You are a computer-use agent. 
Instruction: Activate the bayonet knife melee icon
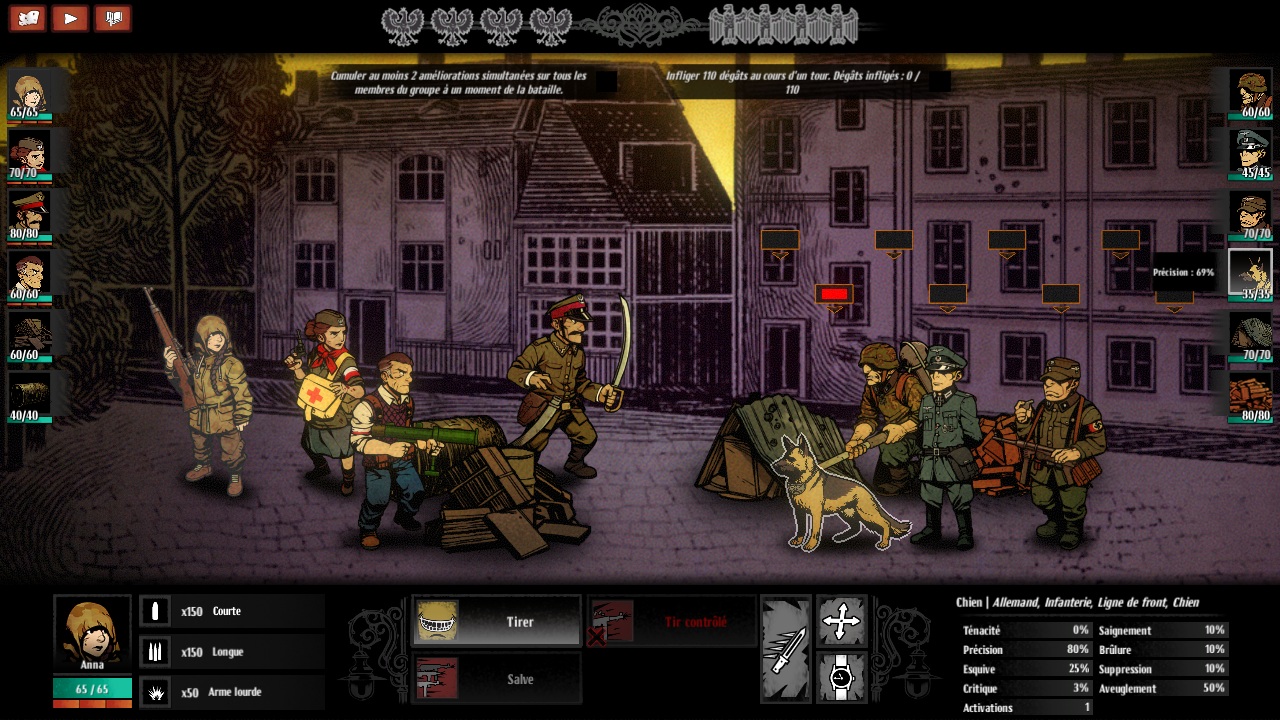point(785,649)
